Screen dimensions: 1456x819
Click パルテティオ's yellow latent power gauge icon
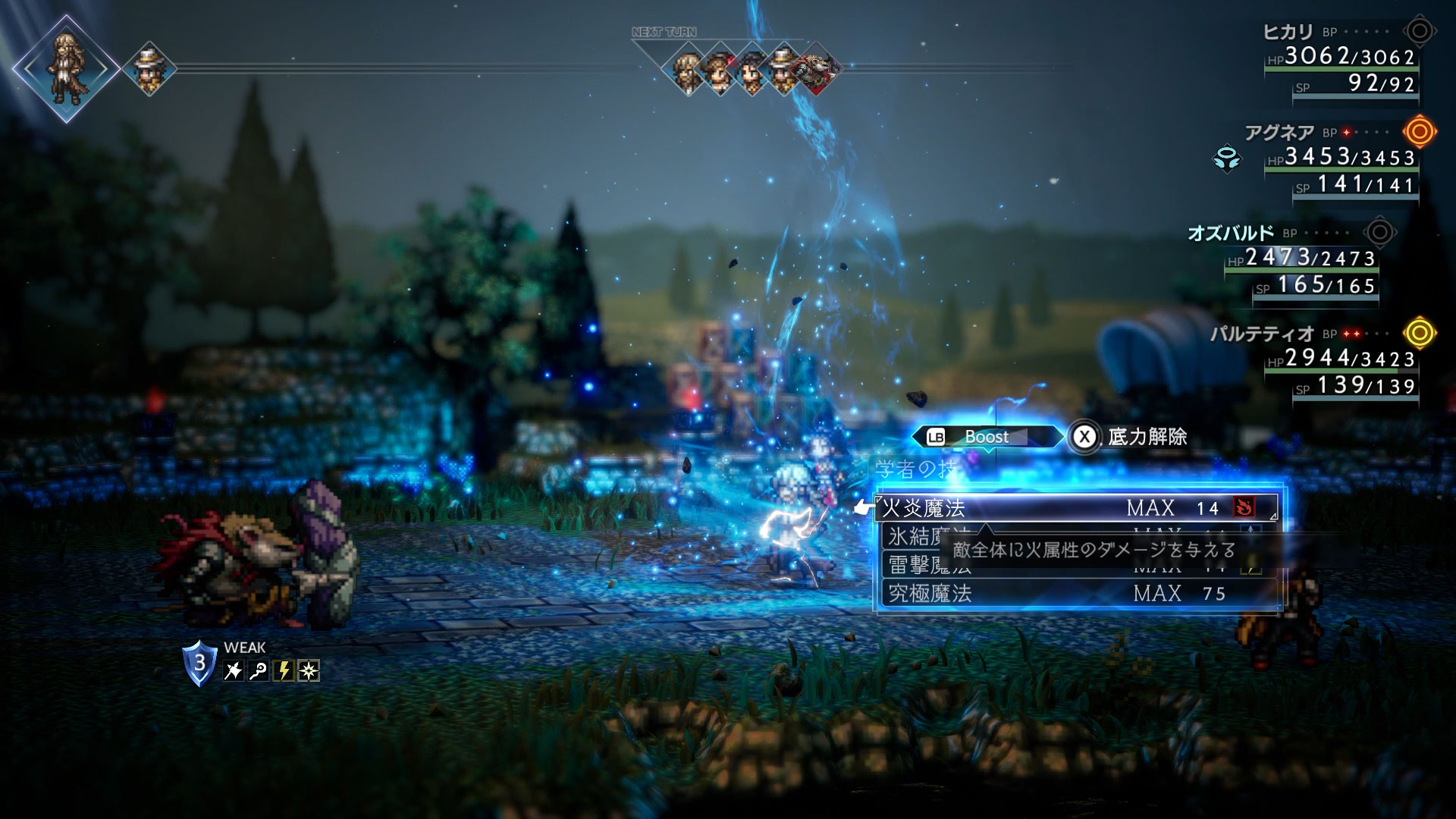[x=1419, y=333]
